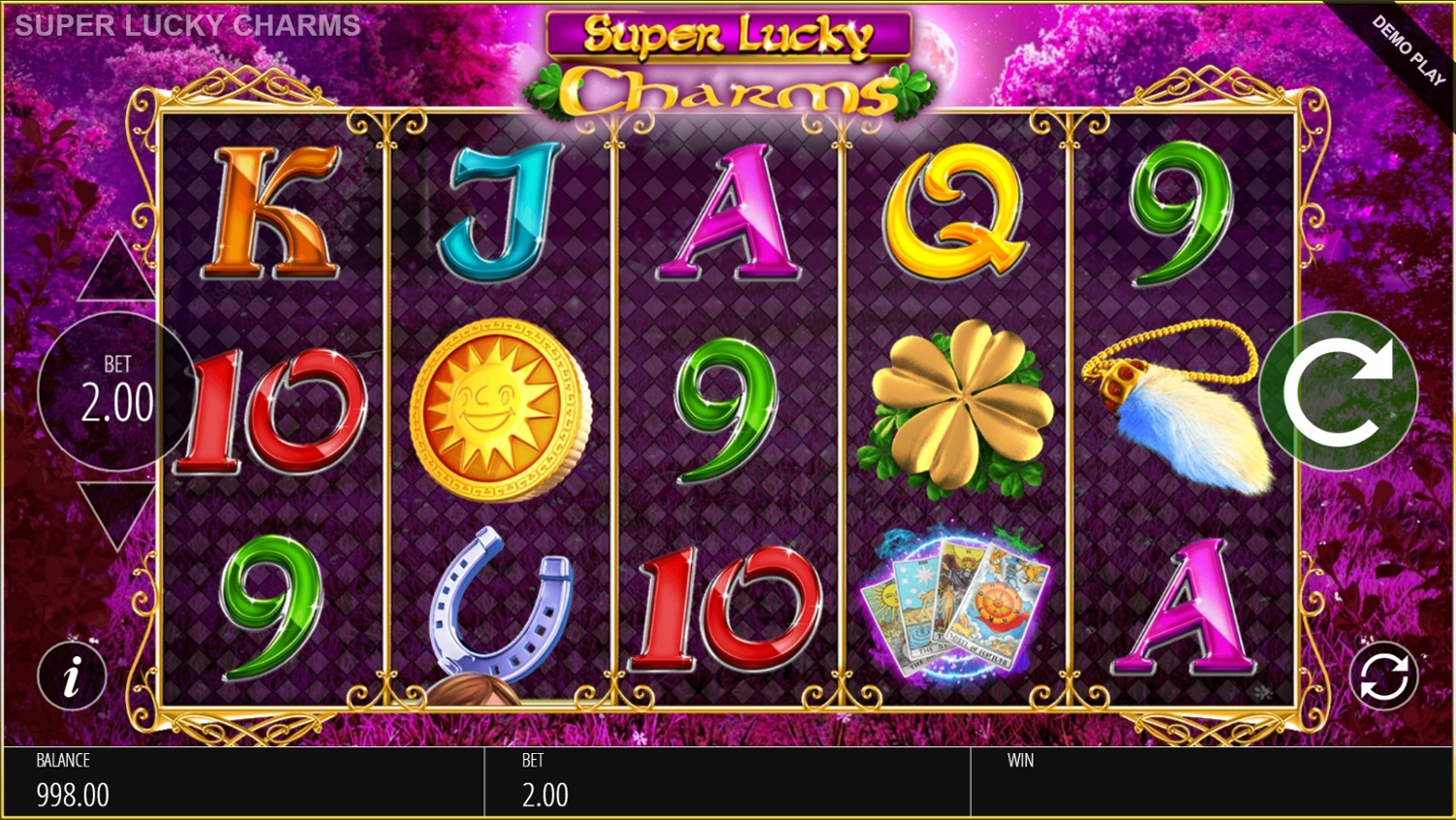This screenshot has height=820, width=1456.
Task: Decrease the bet with the down arrow
Action: (x=117, y=512)
